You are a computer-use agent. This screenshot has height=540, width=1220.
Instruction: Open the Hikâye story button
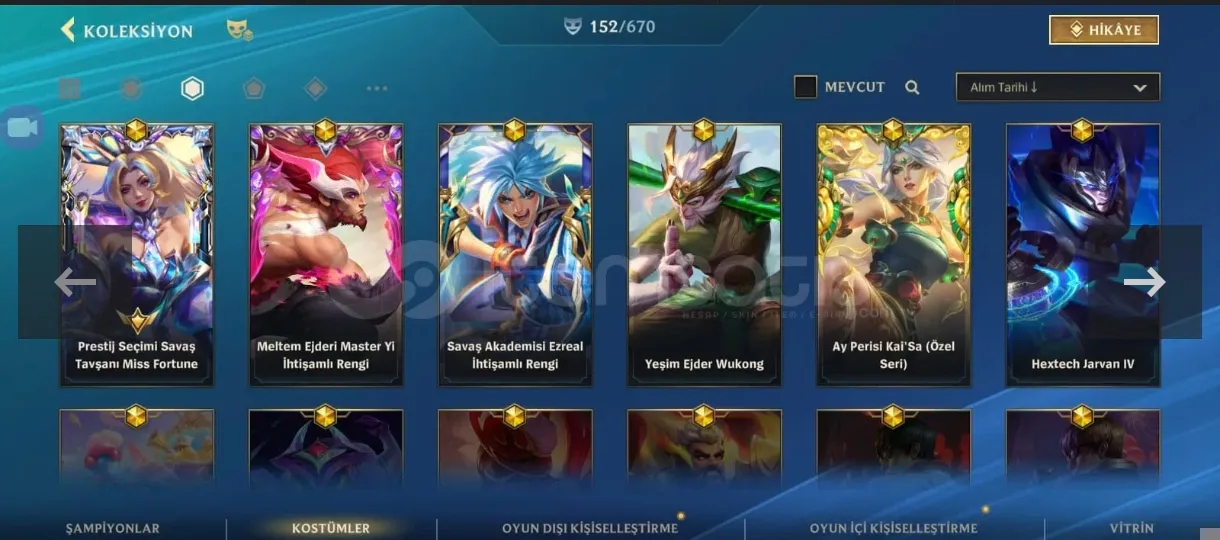pos(1103,30)
